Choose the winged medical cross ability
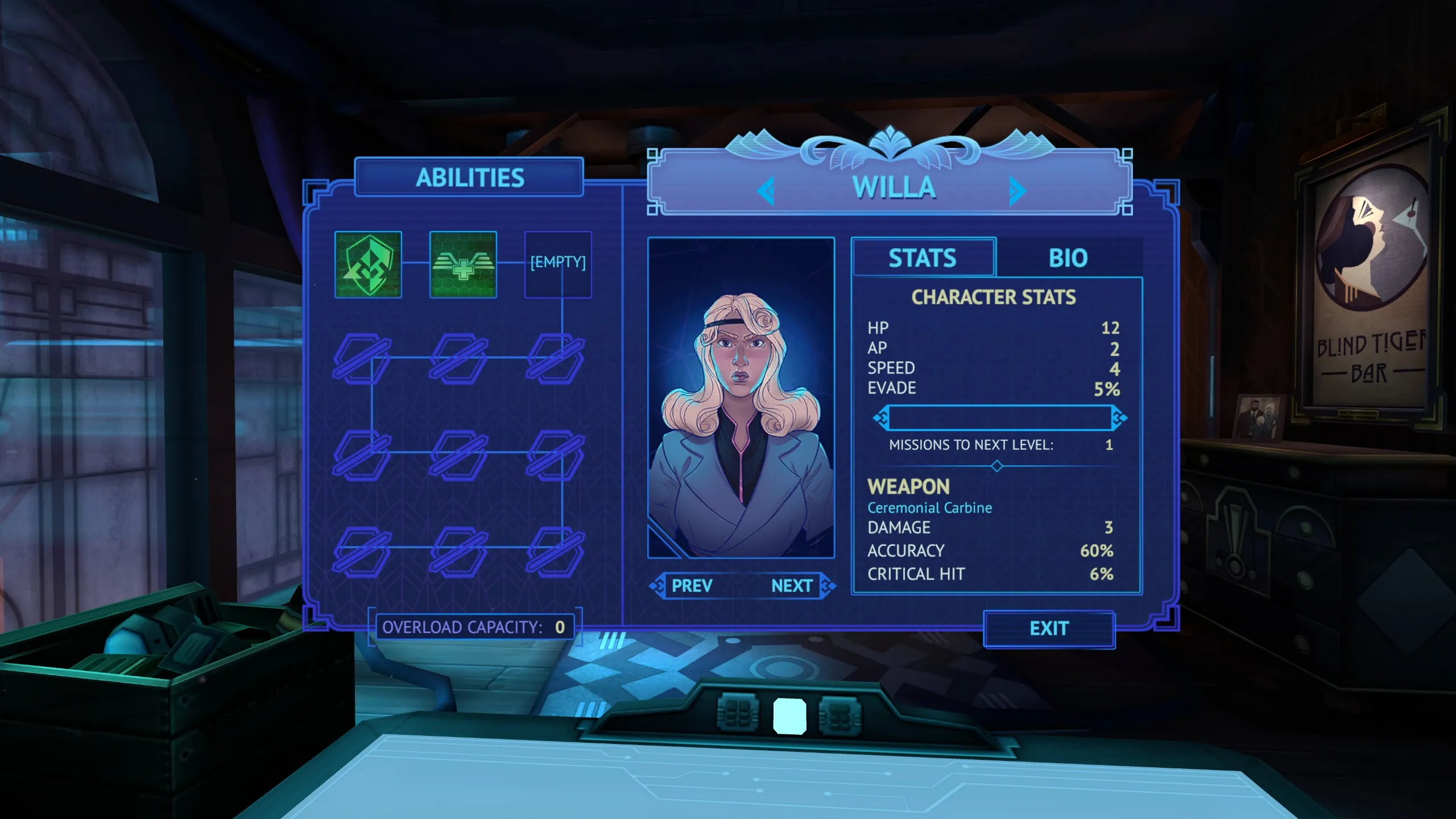 [463, 264]
